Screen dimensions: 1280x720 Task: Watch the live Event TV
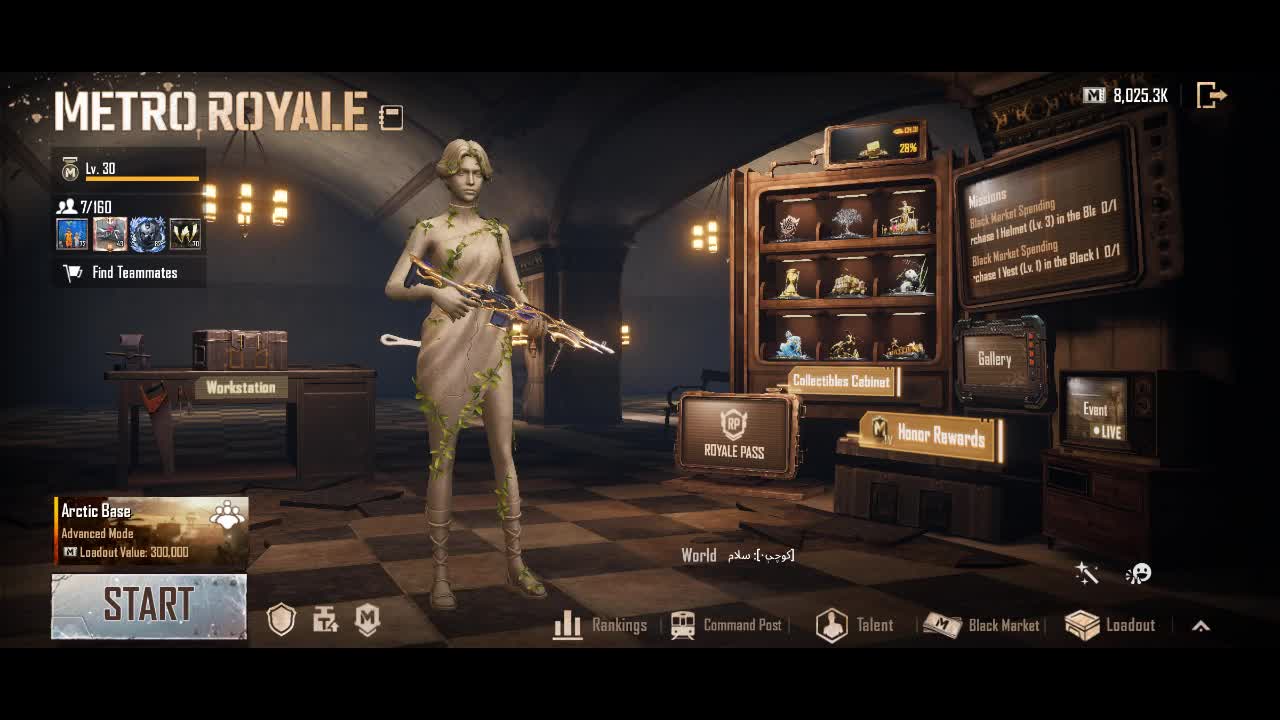click(1097, 412)
